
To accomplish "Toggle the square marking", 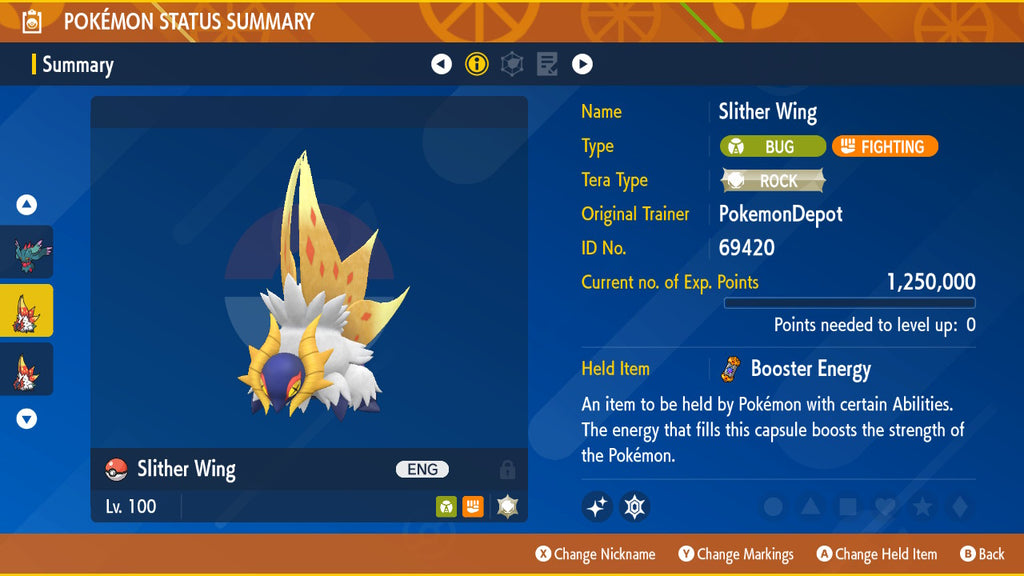I will point(847,507).
